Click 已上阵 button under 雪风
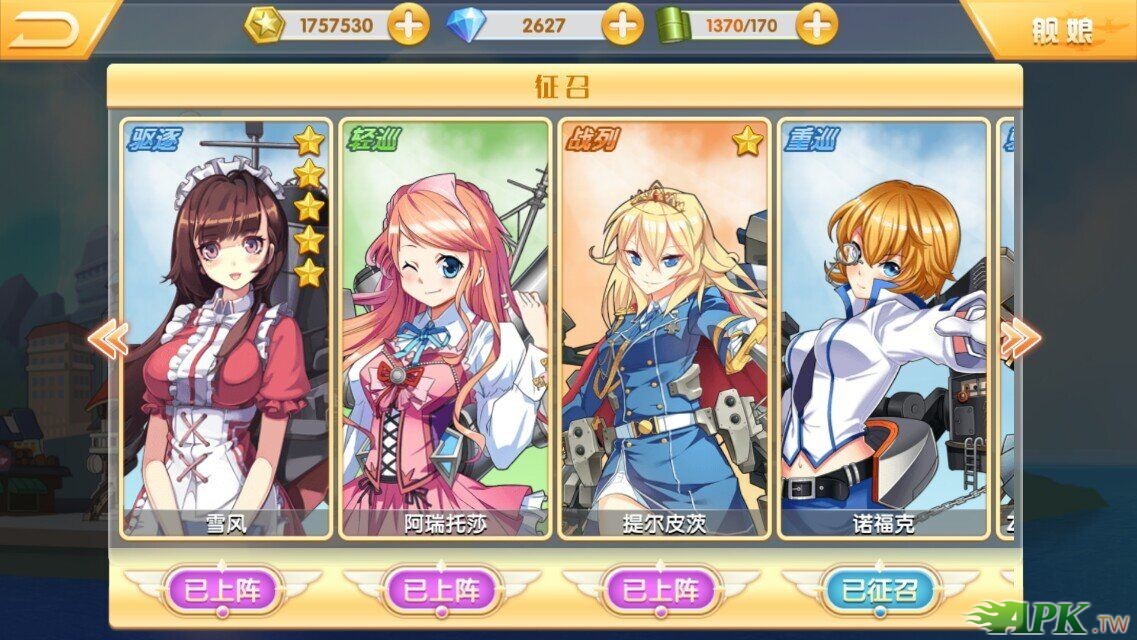The width and height of the screenshot is (1137, 640). 222,590
